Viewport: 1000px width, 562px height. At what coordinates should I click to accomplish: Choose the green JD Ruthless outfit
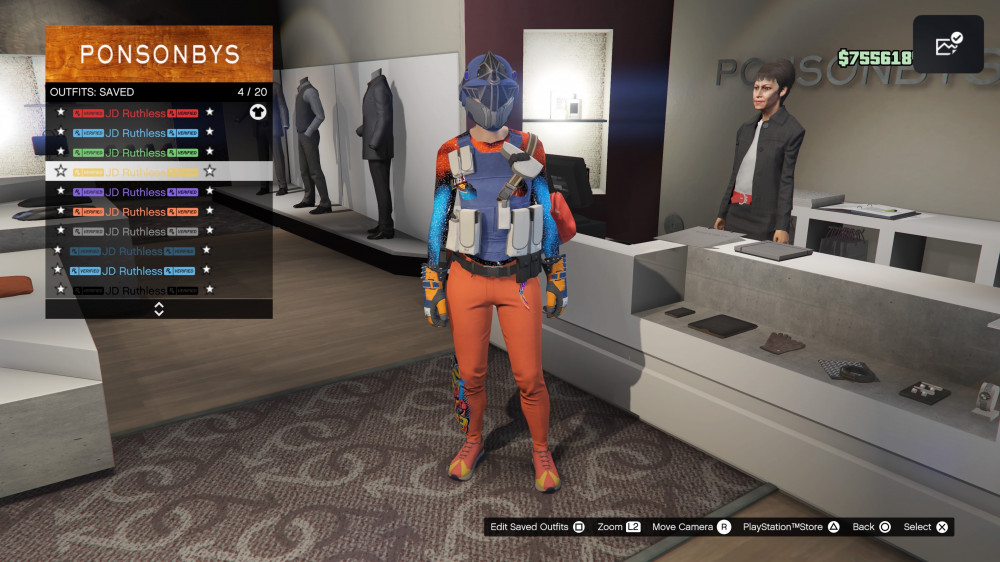click(x=135, y=152)
